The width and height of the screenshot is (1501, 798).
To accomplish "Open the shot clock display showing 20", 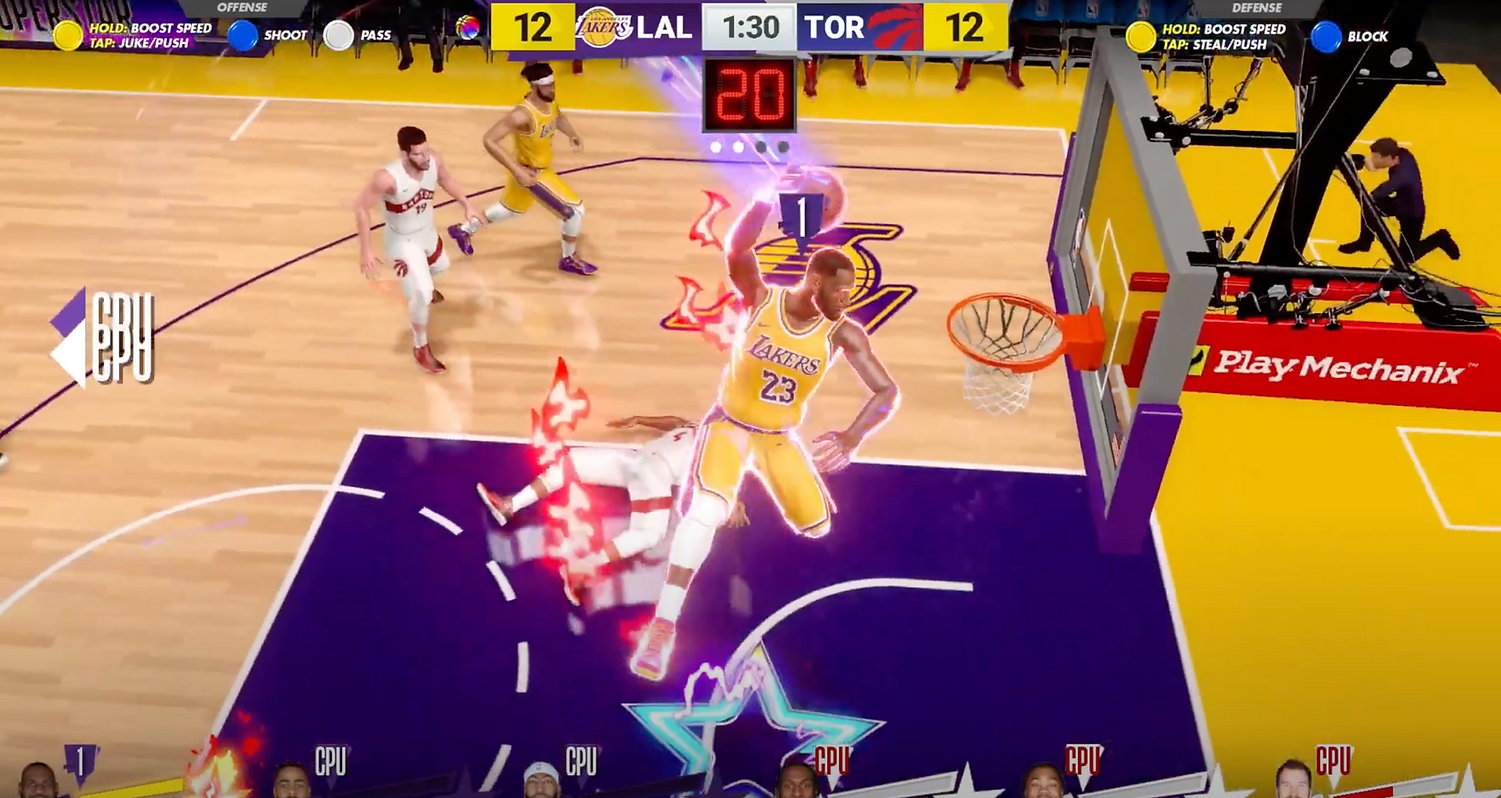I will pyautogui.click(x=752, y=94).
